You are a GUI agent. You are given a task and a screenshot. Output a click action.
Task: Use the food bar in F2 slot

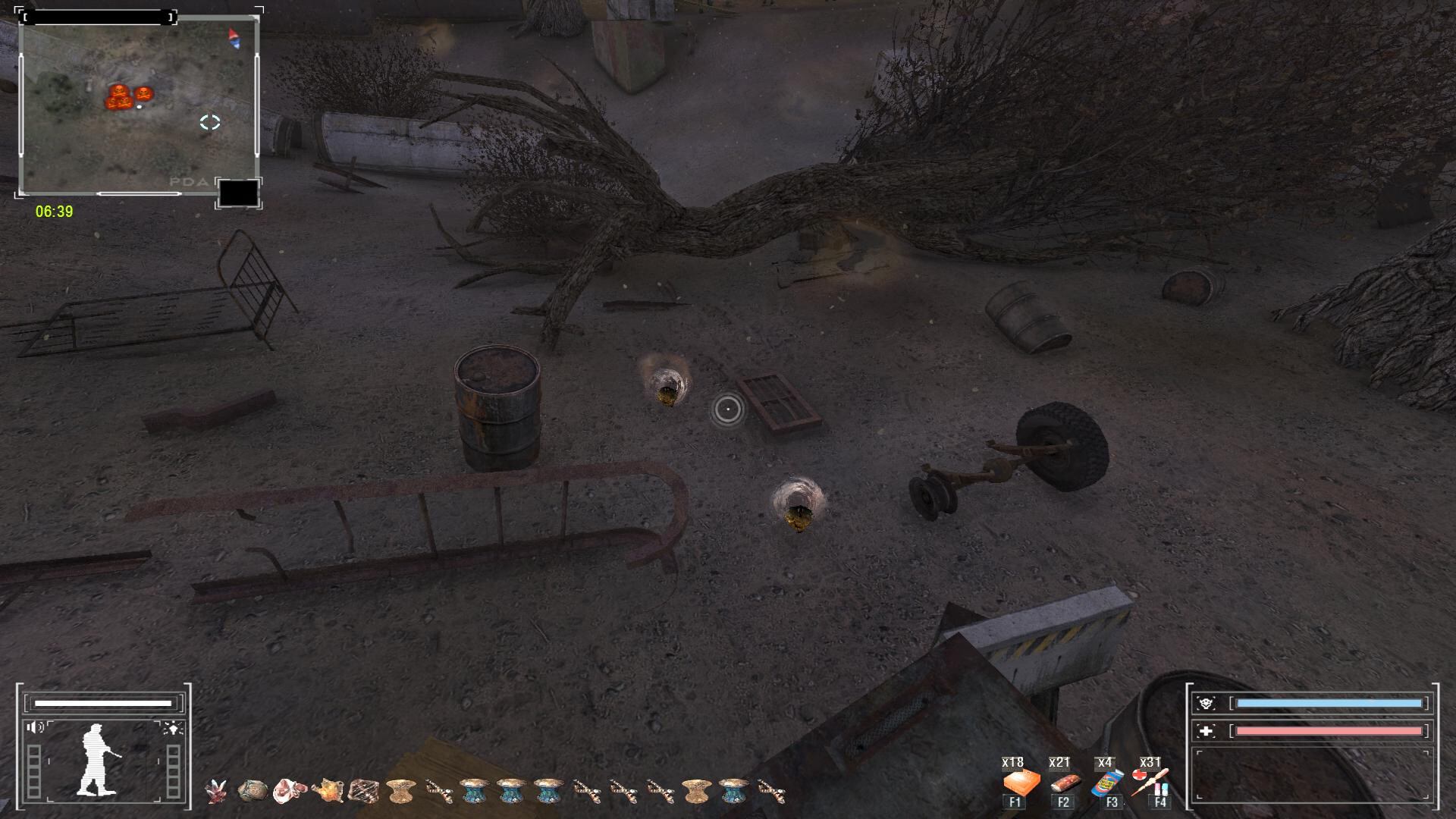click(1064, 782)
